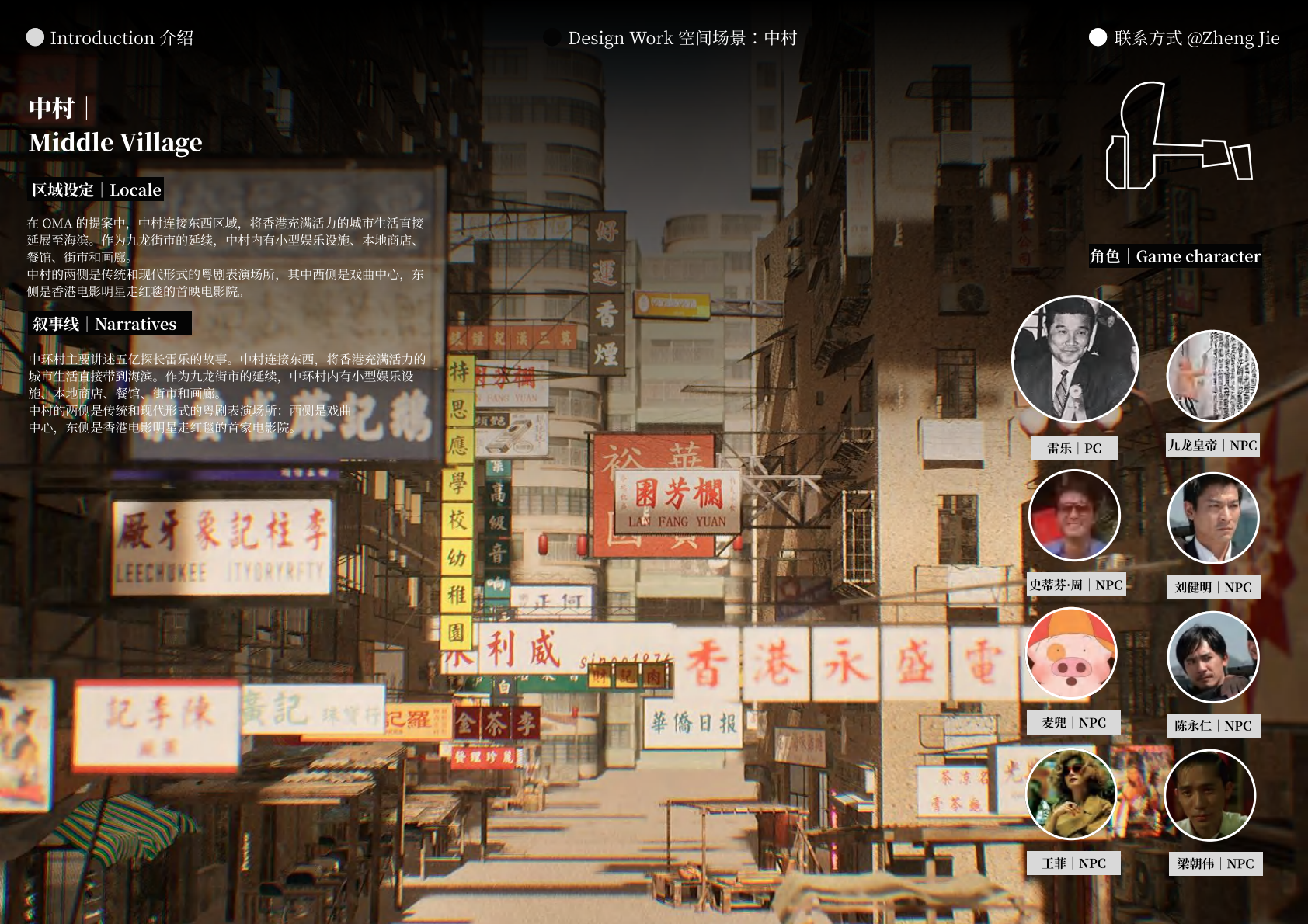The width and height of the screenshot is (1308, 924).
Task: Go to the 联系方式 @Zheng Jie tab
Action: tap(1185, 38)
